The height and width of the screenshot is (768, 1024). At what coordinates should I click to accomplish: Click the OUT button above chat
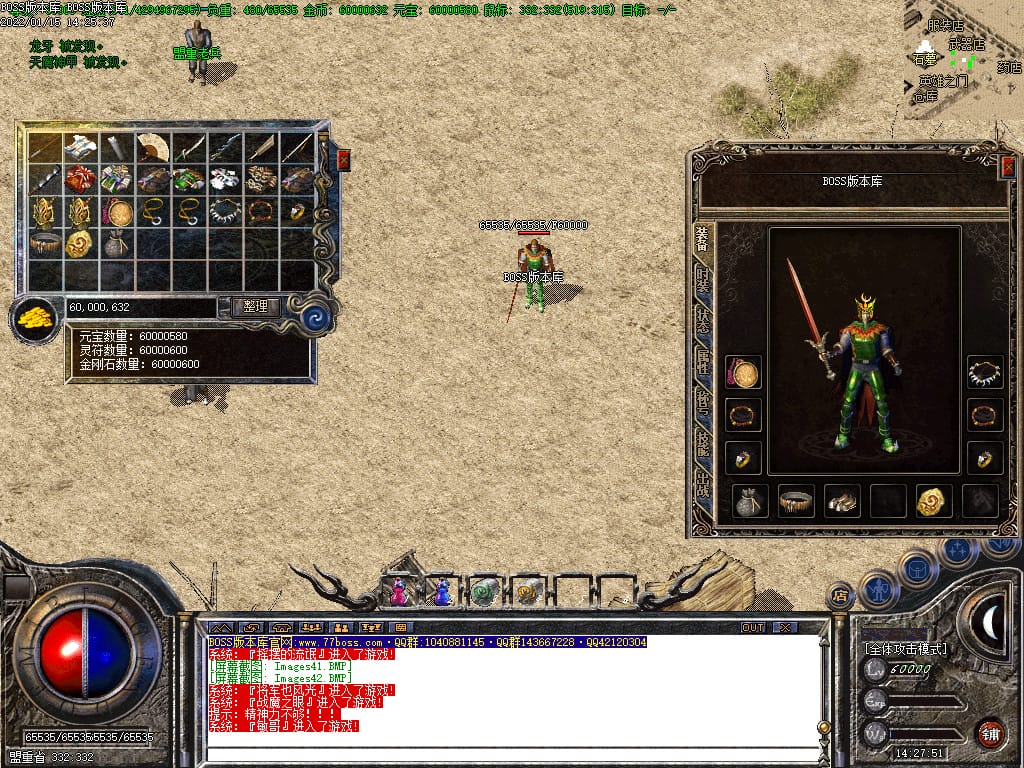click(752, 627)
